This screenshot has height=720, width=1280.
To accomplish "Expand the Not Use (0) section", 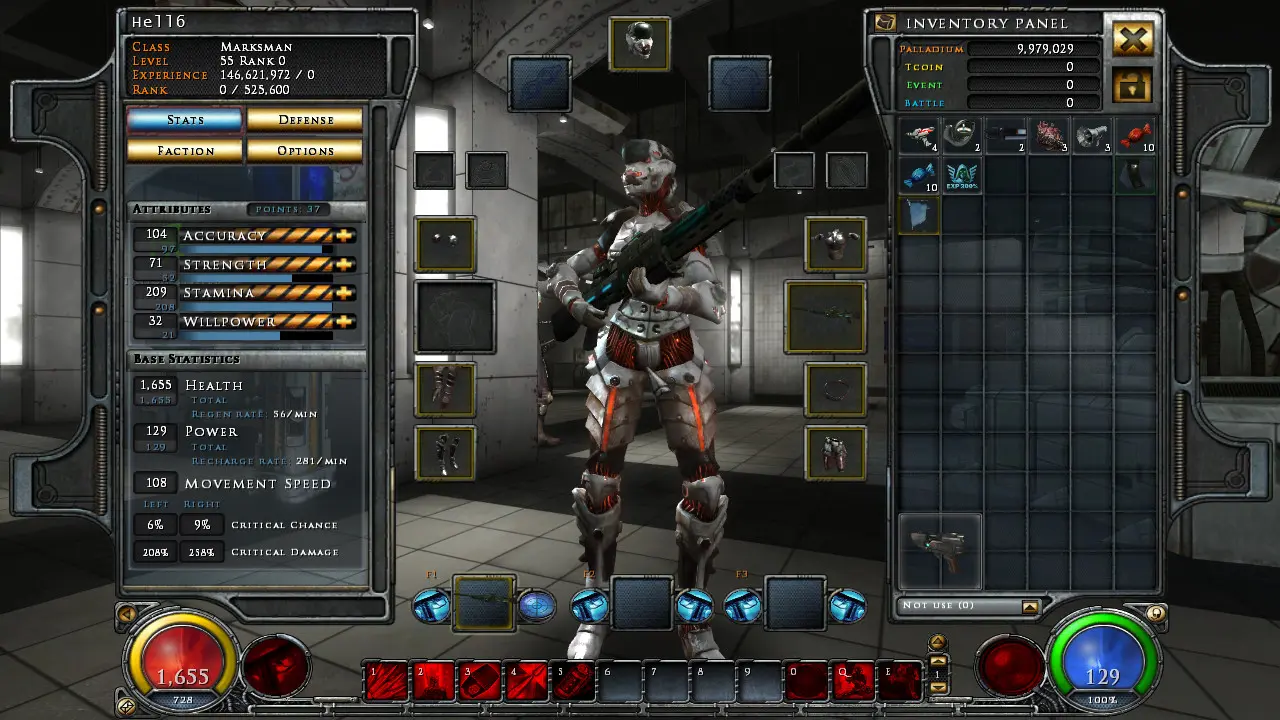I will [x=1031, y=605].
